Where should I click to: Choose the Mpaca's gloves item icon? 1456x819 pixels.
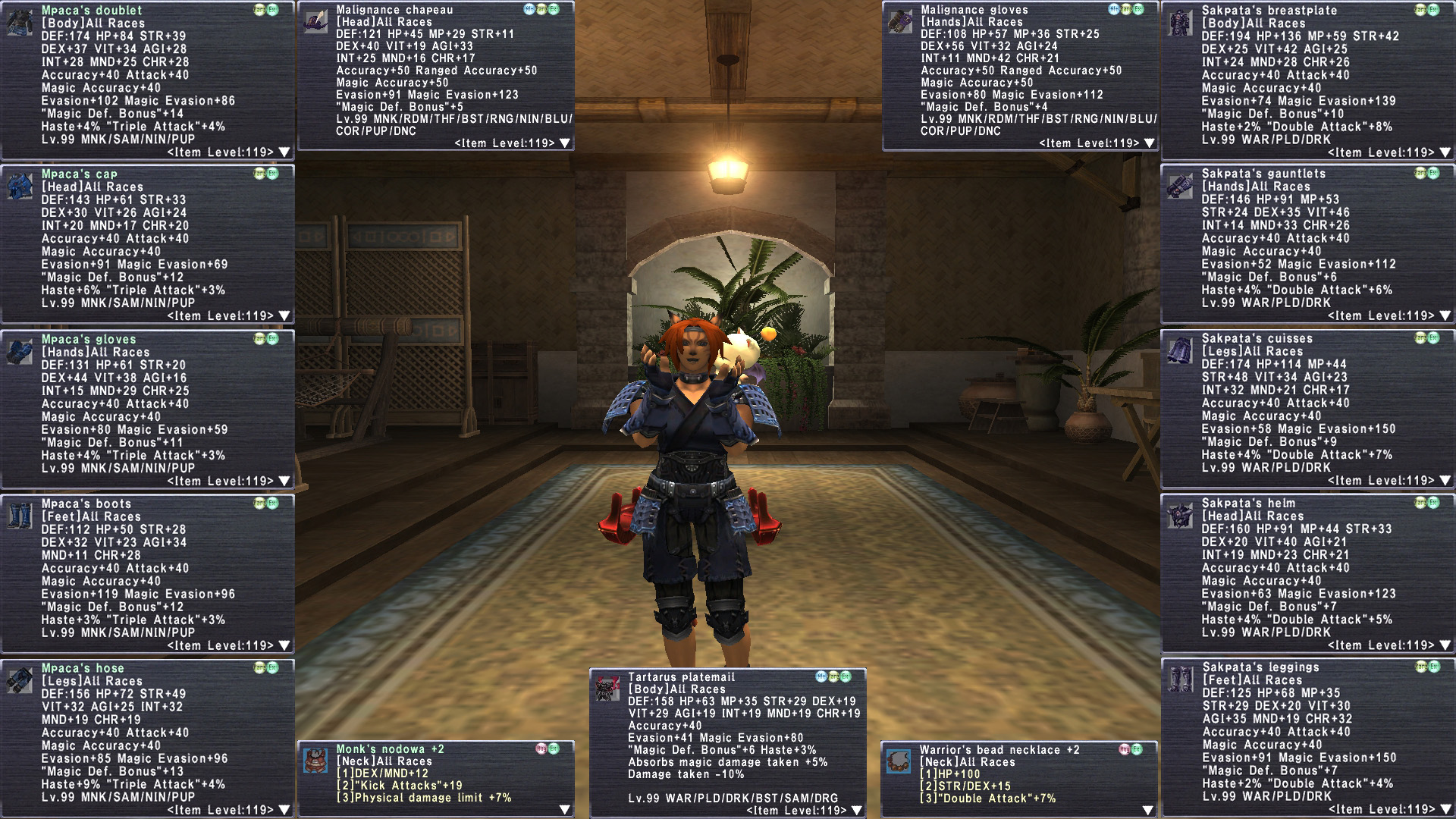20,350
